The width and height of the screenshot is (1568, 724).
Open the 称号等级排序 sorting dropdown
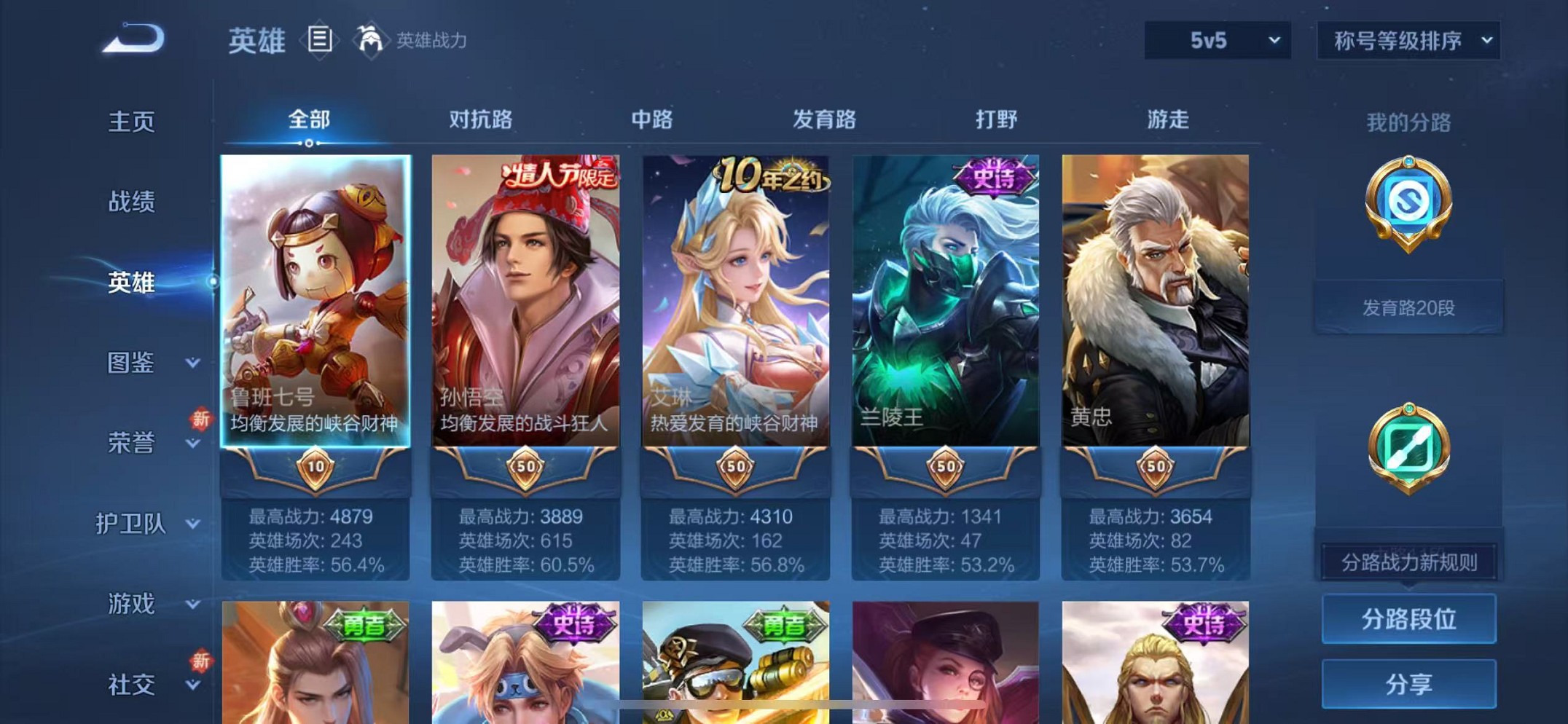tap(1408, 42)
